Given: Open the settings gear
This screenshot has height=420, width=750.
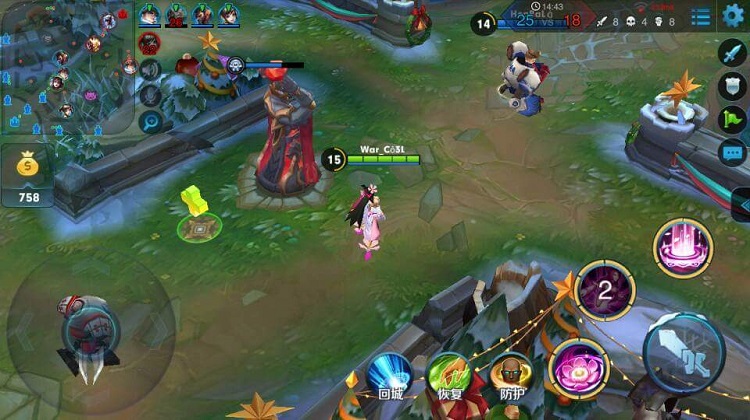Looking at the screenshot, I should (x=734, y=15).
